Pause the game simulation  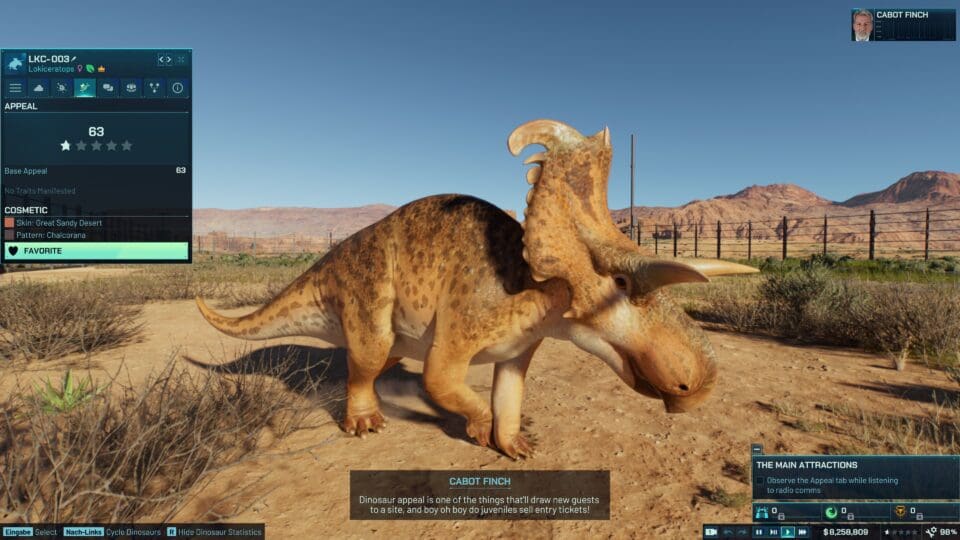pyautogui.click(x=759, y=532)
